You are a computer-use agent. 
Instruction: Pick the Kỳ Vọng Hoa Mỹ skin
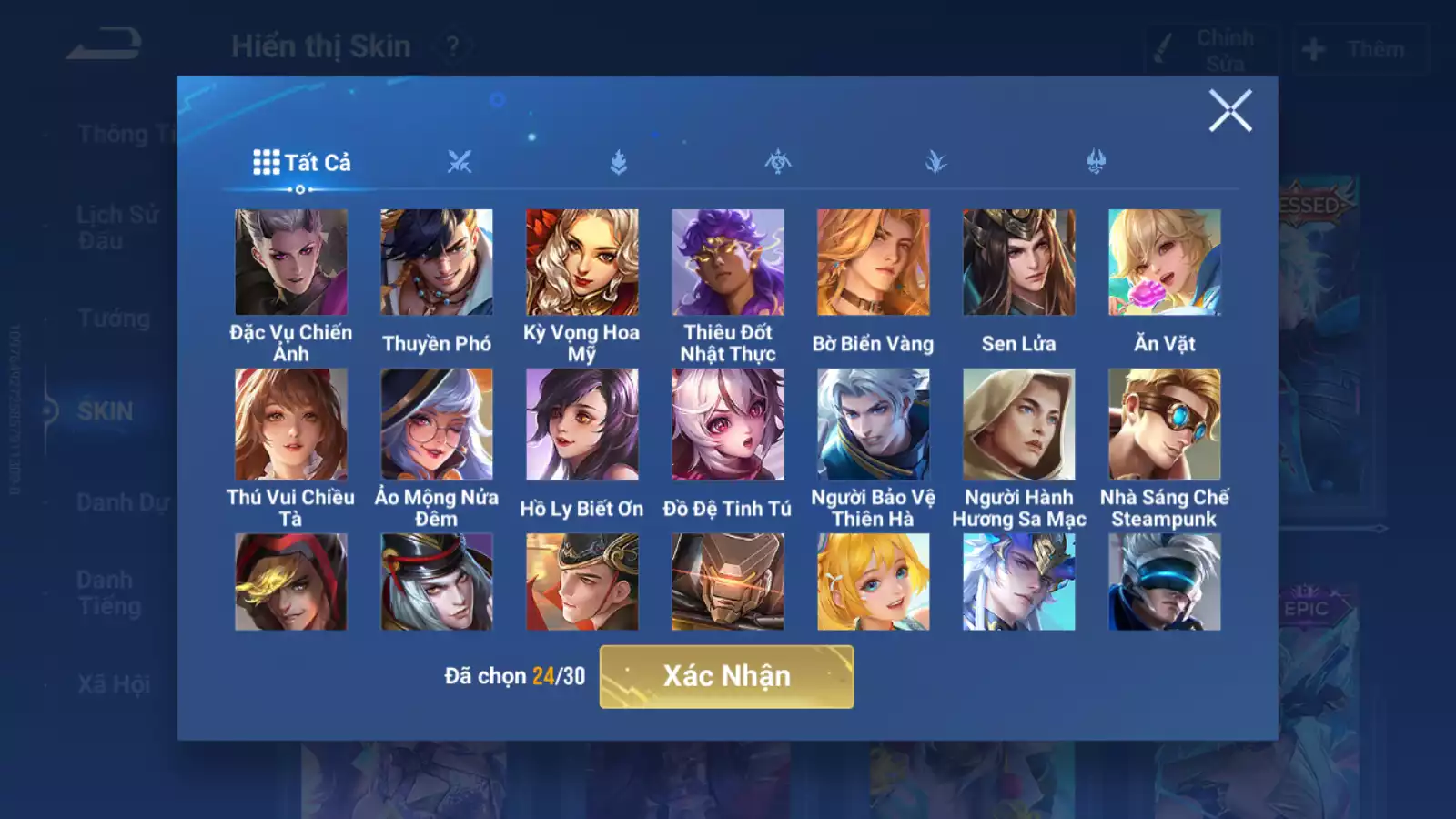[x=582, y=263]
